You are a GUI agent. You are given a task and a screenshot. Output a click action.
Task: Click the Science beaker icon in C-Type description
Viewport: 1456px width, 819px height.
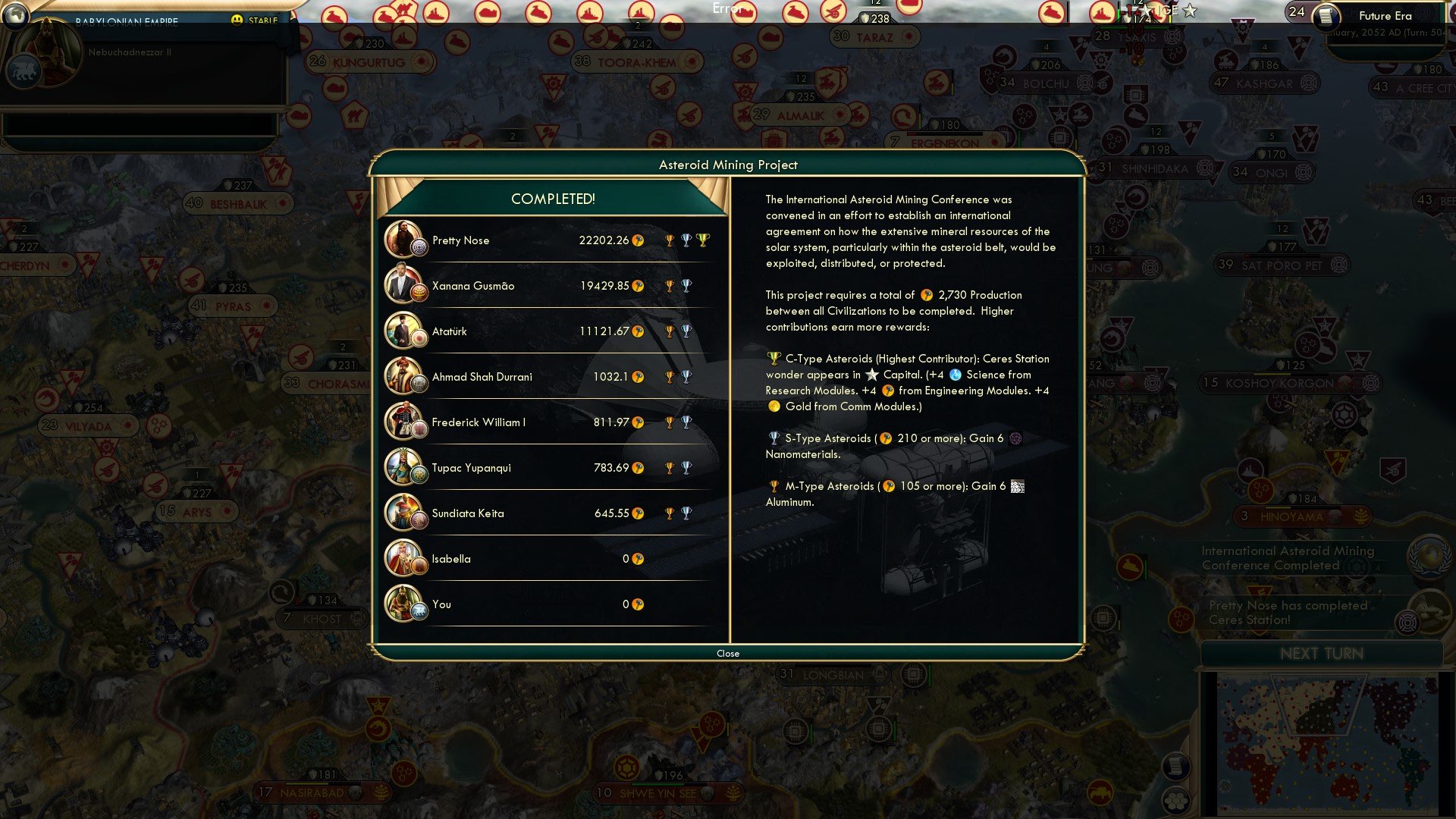(955, 375)
